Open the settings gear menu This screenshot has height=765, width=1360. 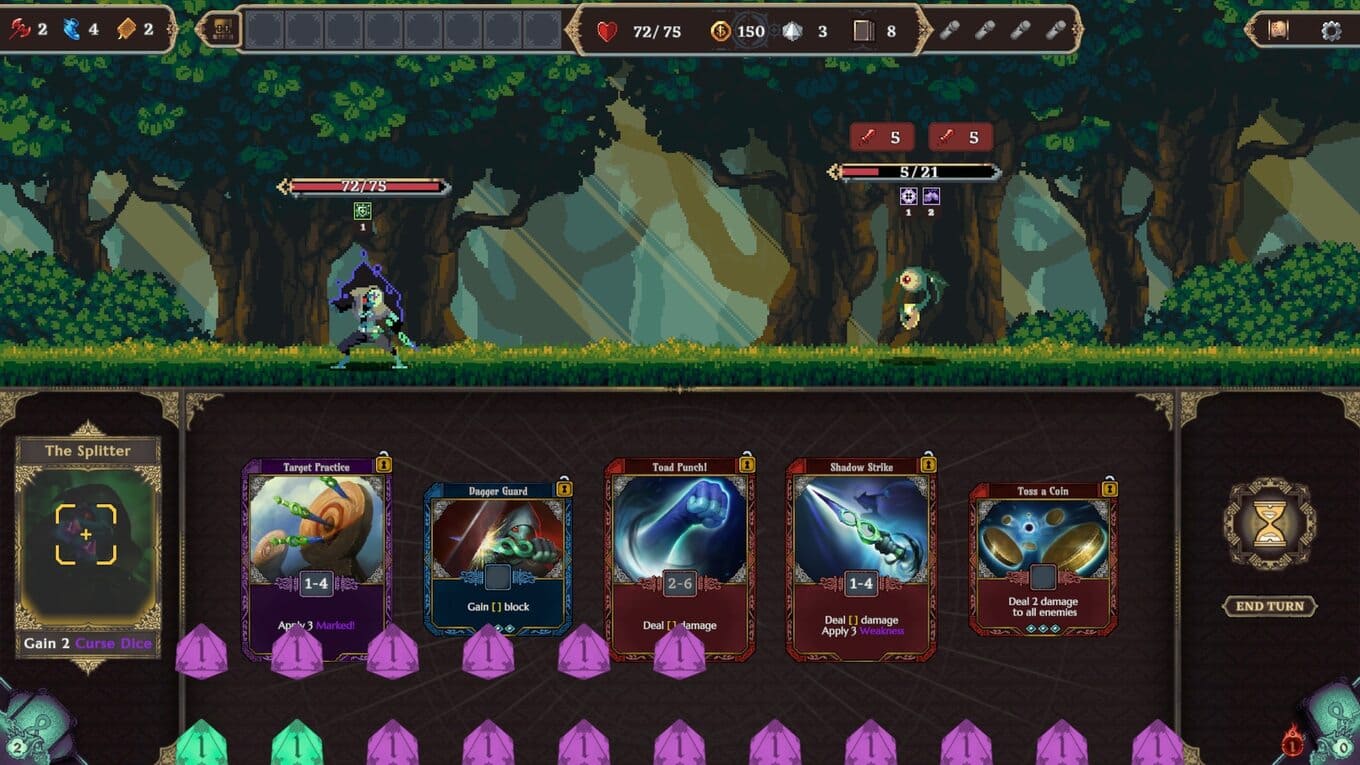click(x=1331, y=30)
